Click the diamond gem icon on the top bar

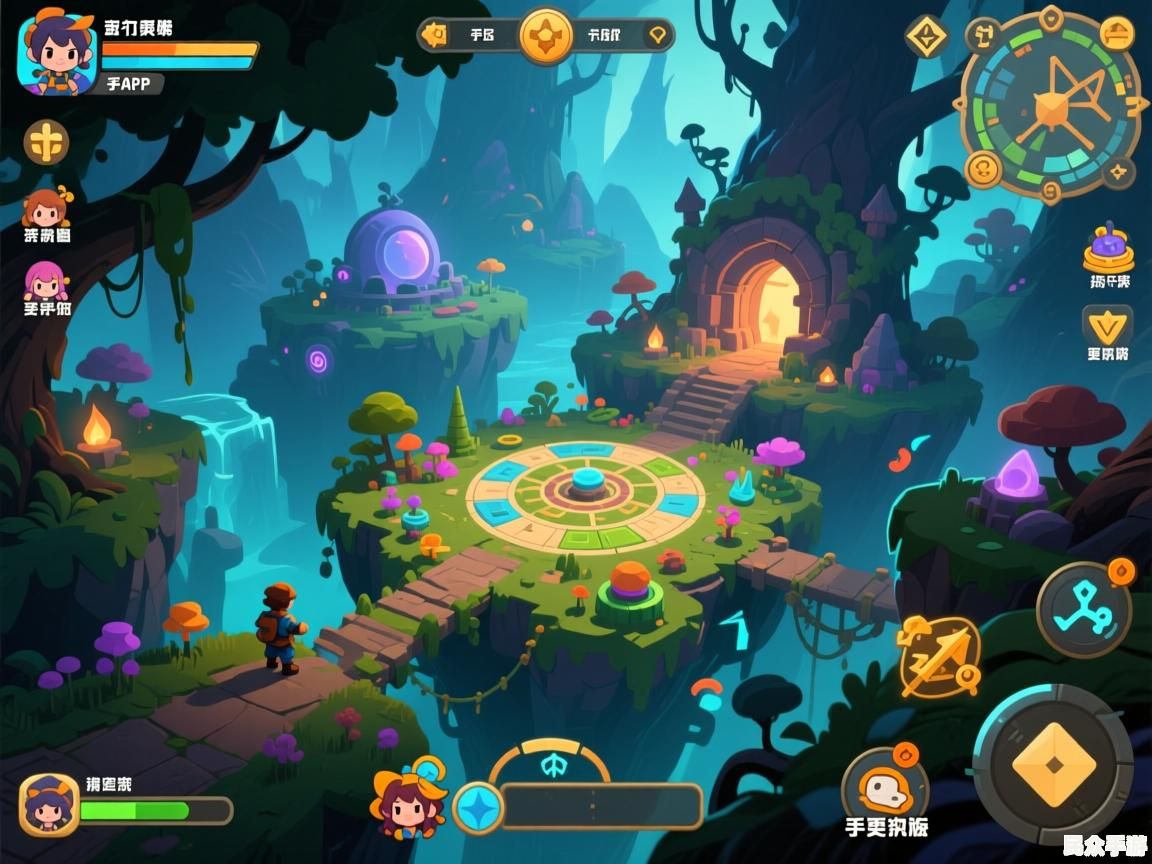tap(656, 36)
